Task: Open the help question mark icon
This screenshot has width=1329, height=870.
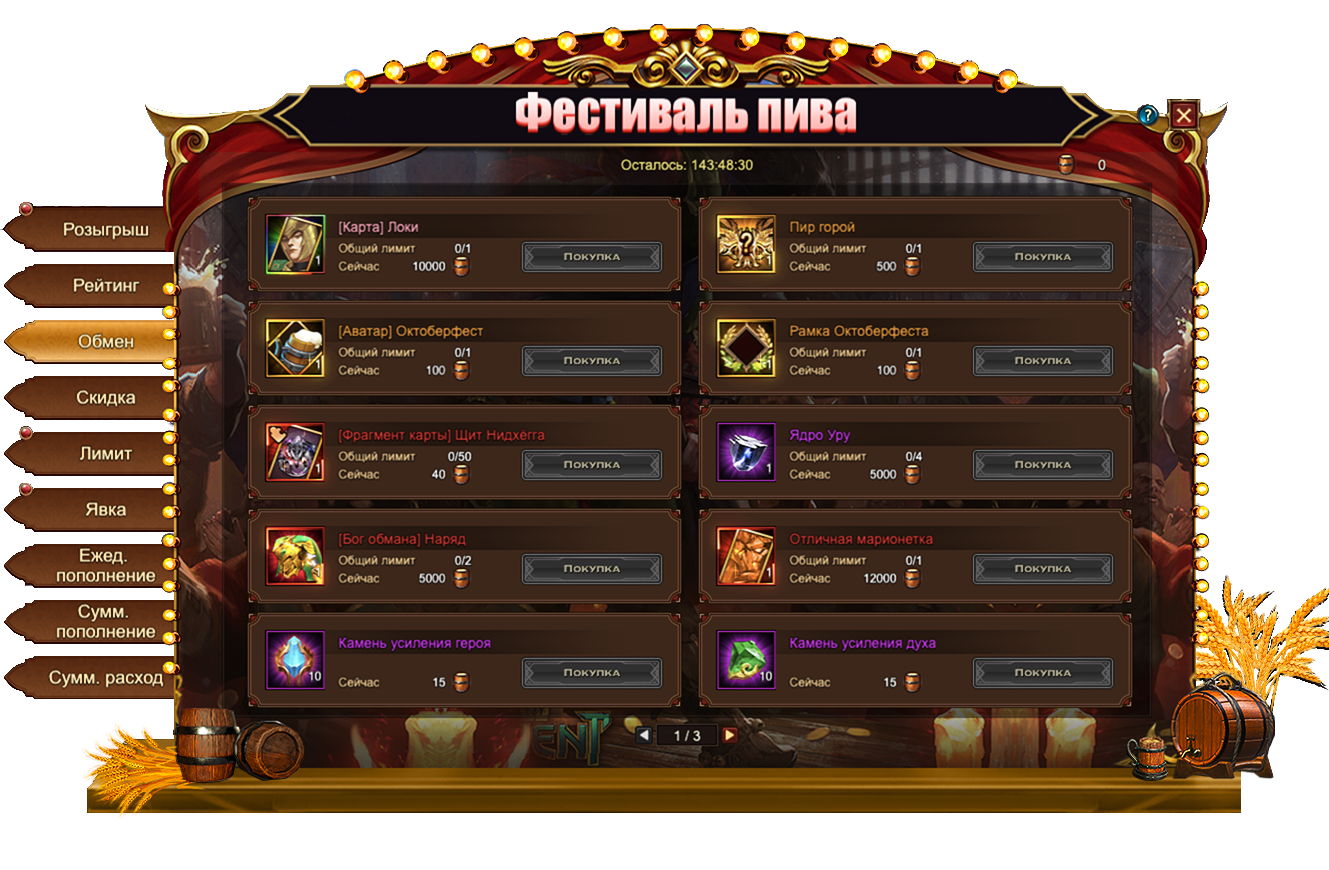Action: (x=1148, y=115)
